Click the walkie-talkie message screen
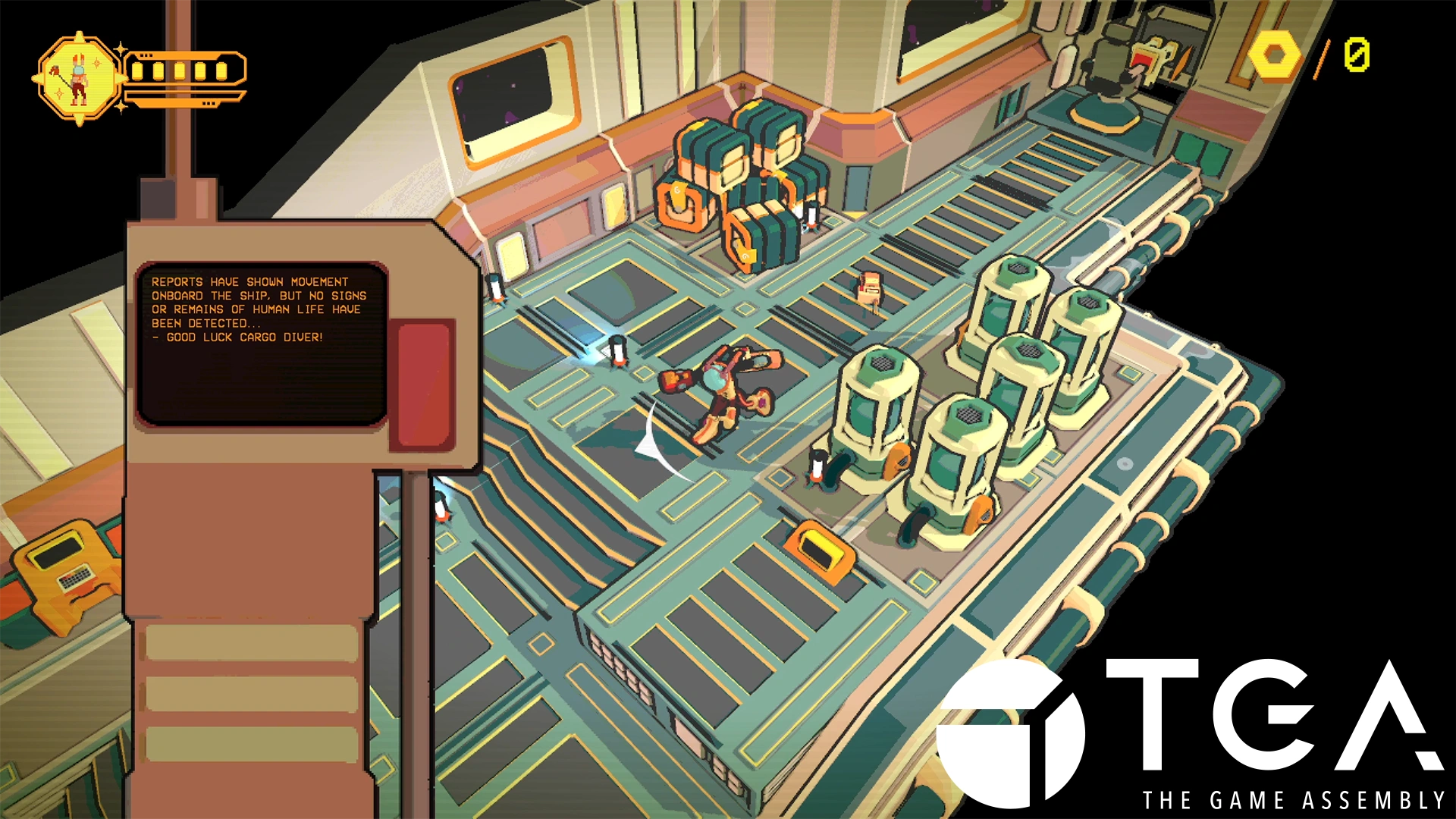The height and width of the screenshot is (819, 1456). click(260, 344)
